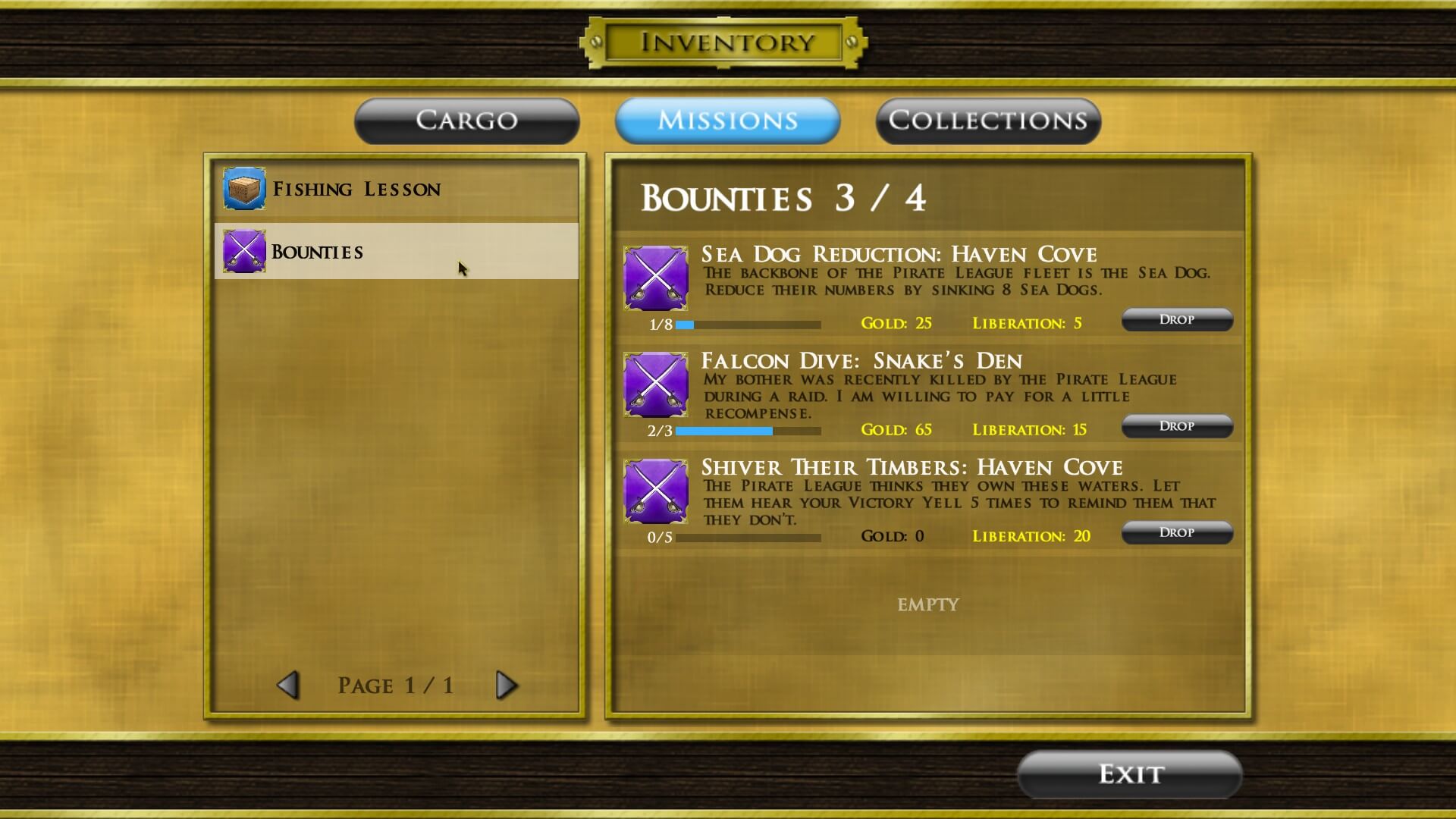Switch to the Cargo tab
The image size is (1456, 819).
coord(466,121)
